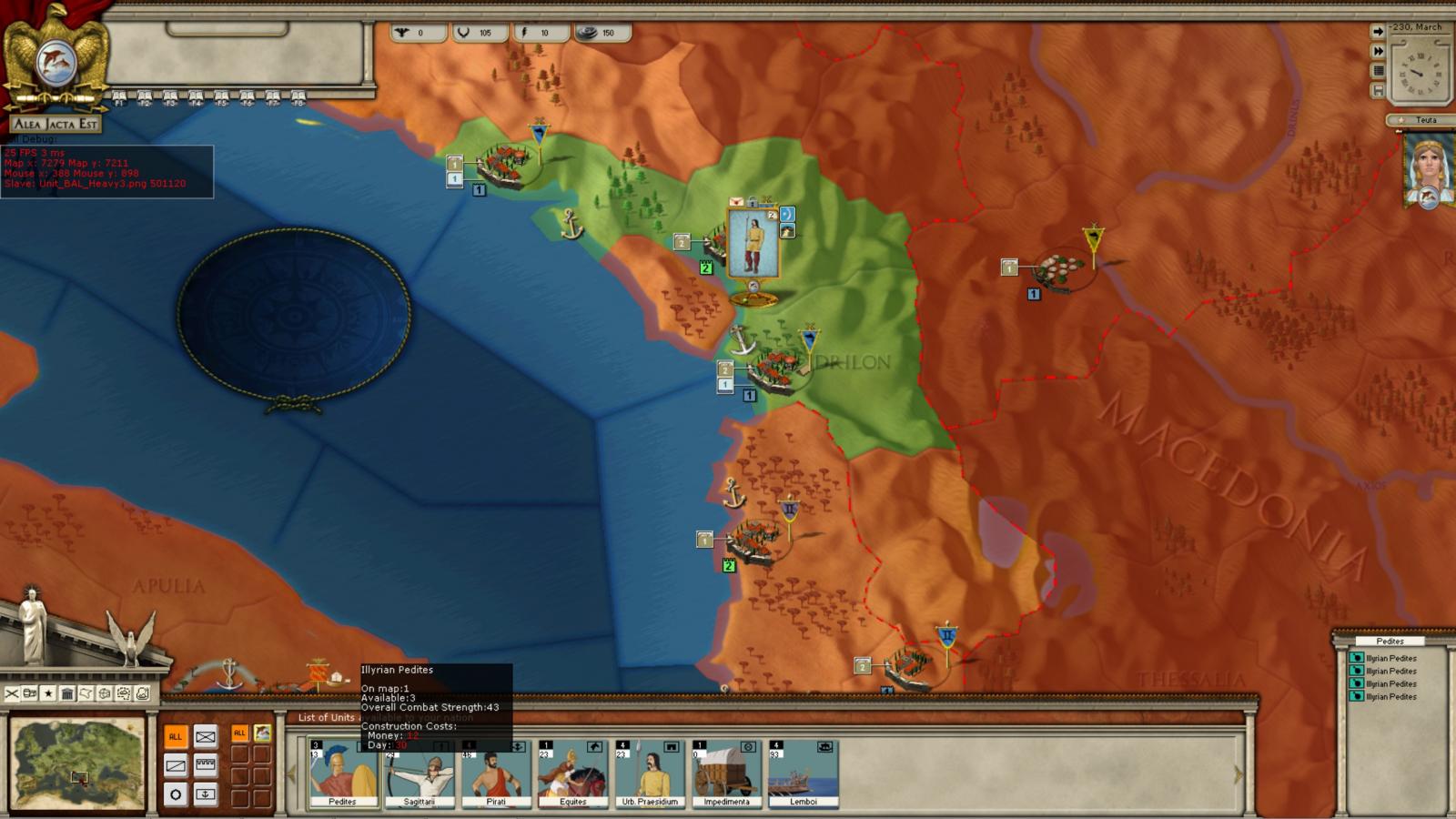This screenshot has height=819, width=1456.
Task: Select the Impedimenta supply wagon card
Action: pyautogui.click(x=726, y=773)
